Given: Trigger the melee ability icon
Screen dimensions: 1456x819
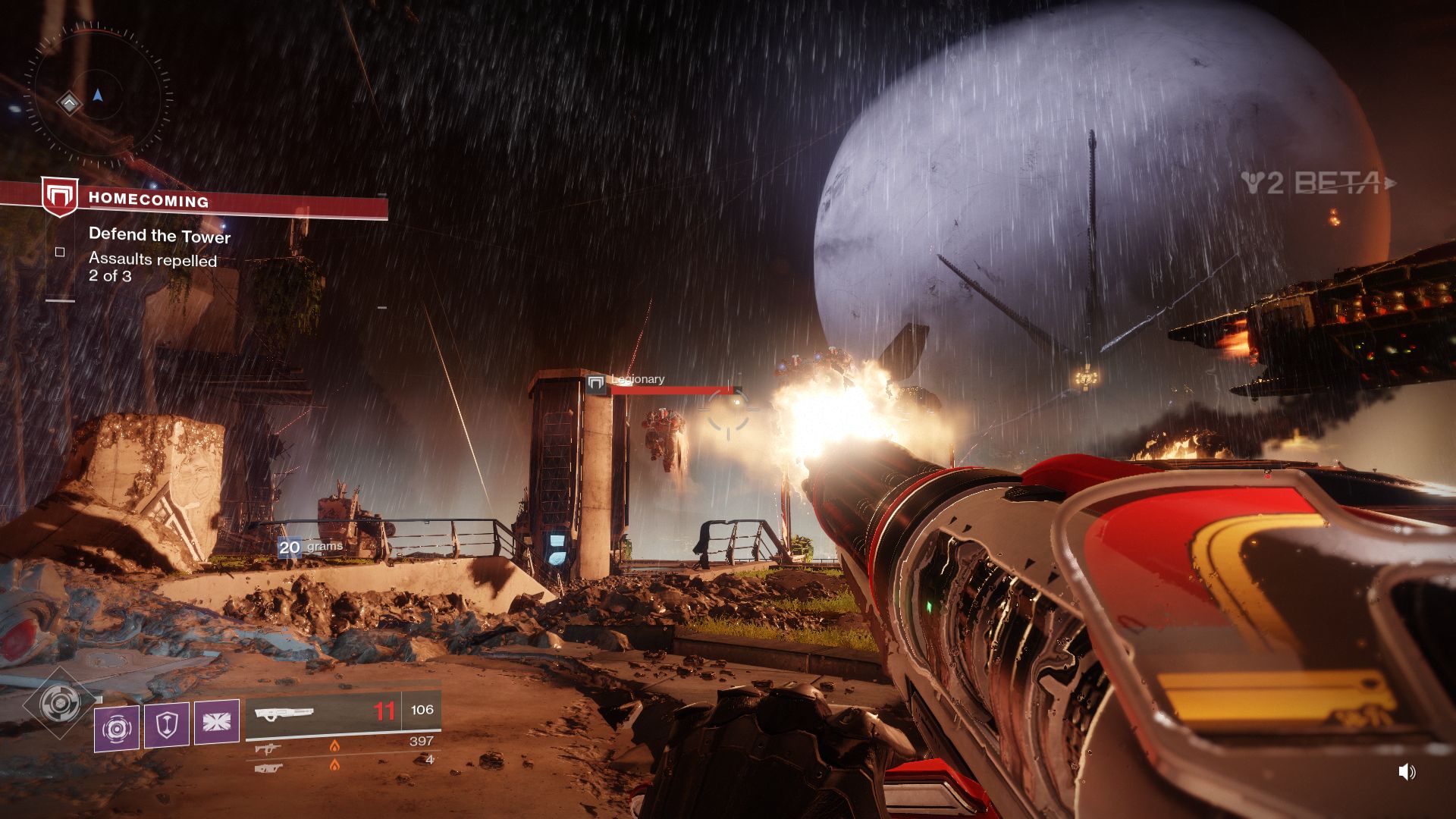Looking at the screenshot, I should (x=217, y=721).
